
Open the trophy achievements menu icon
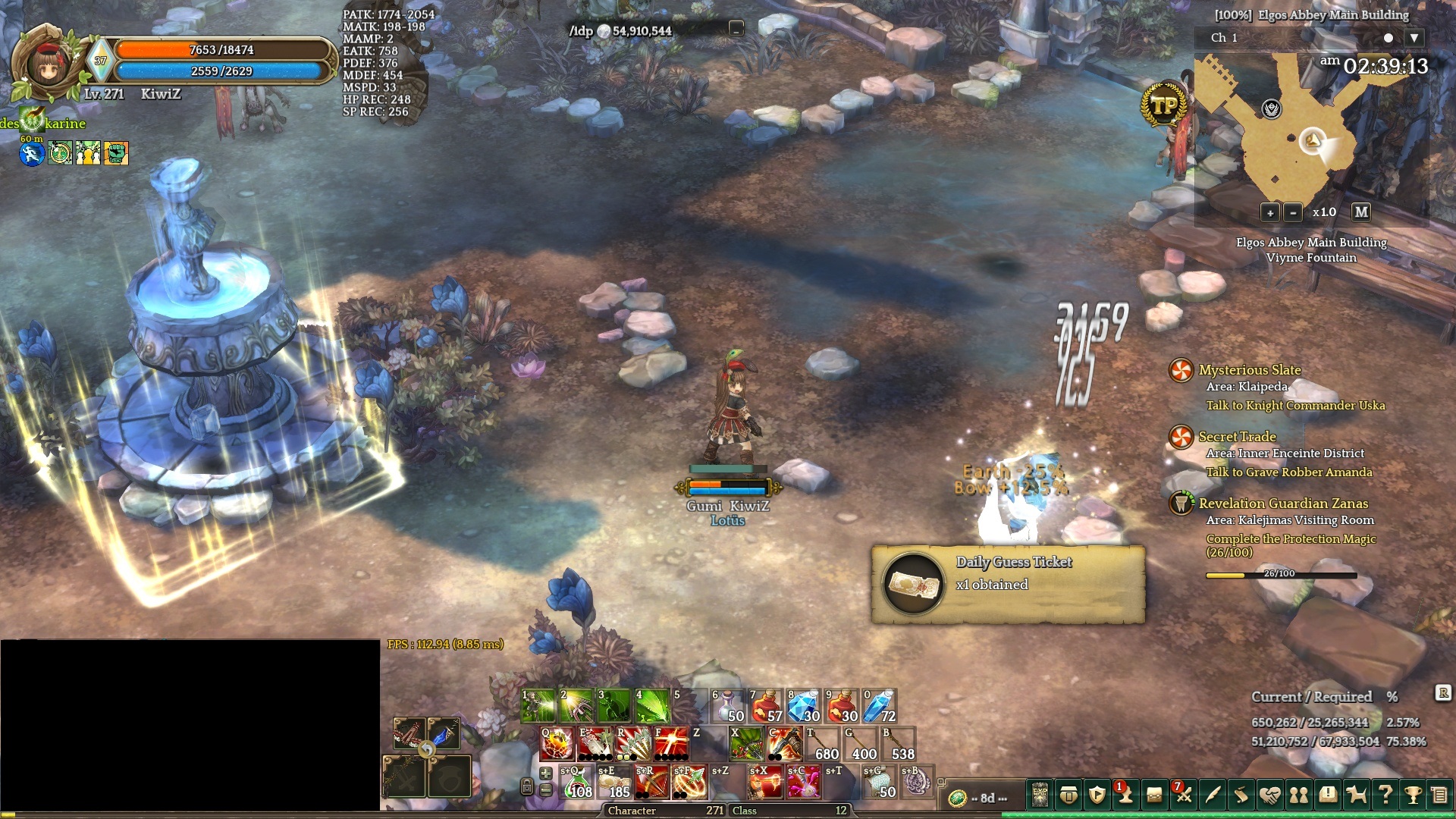pyautogui.click(x=1412, y=795)
